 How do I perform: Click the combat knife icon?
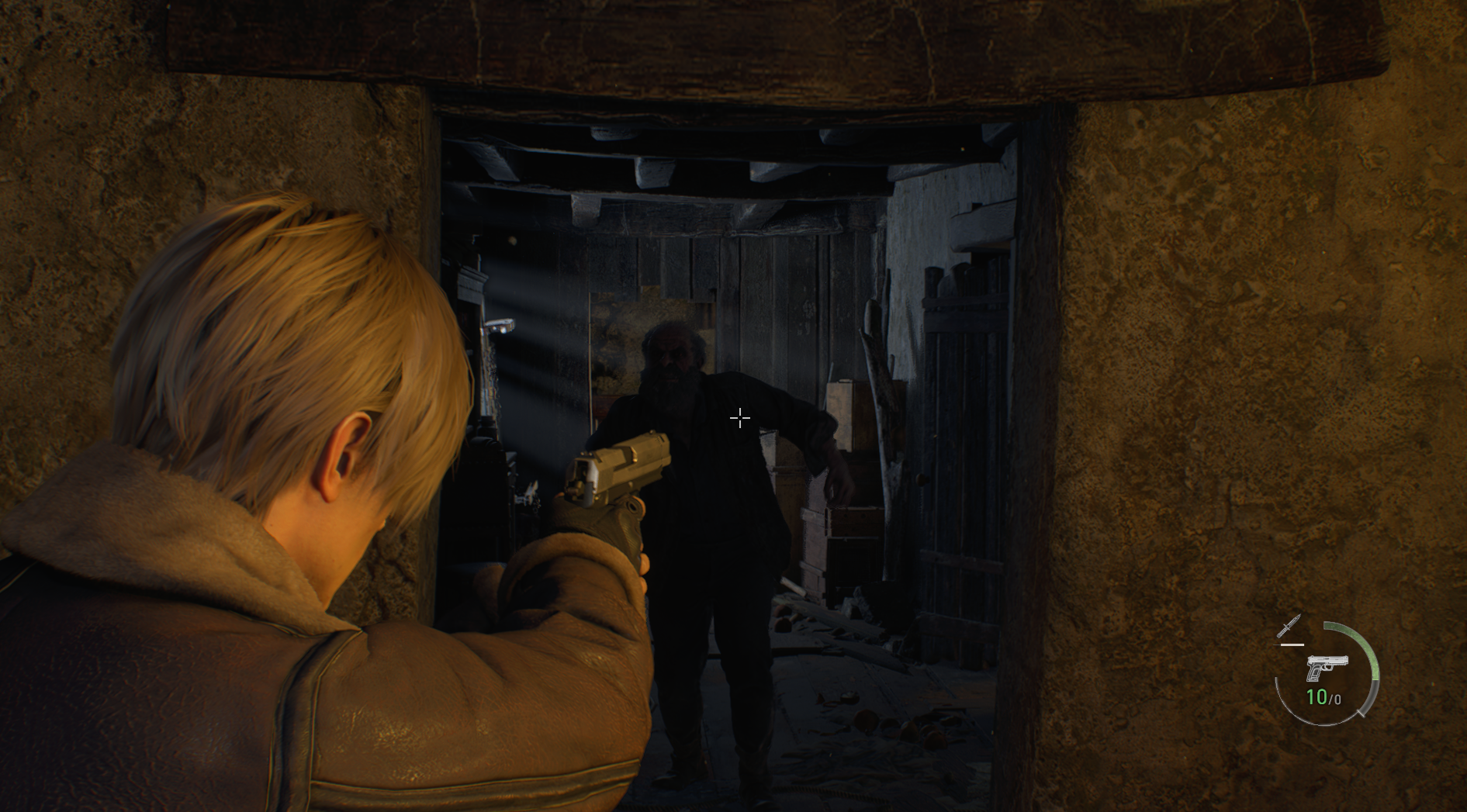click(x=1289, y=627)
